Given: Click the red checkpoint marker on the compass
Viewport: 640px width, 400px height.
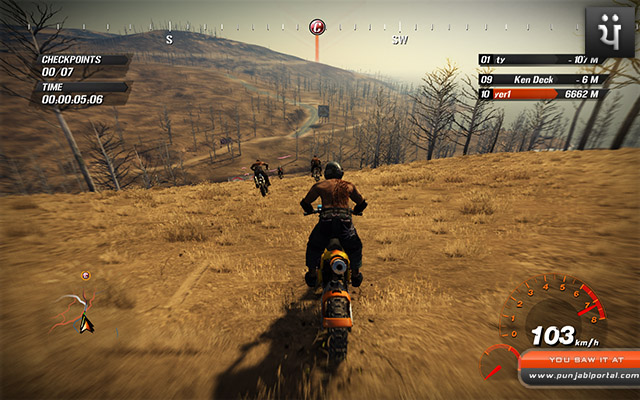Looking at the screenshot, I should tap(317, 27).
